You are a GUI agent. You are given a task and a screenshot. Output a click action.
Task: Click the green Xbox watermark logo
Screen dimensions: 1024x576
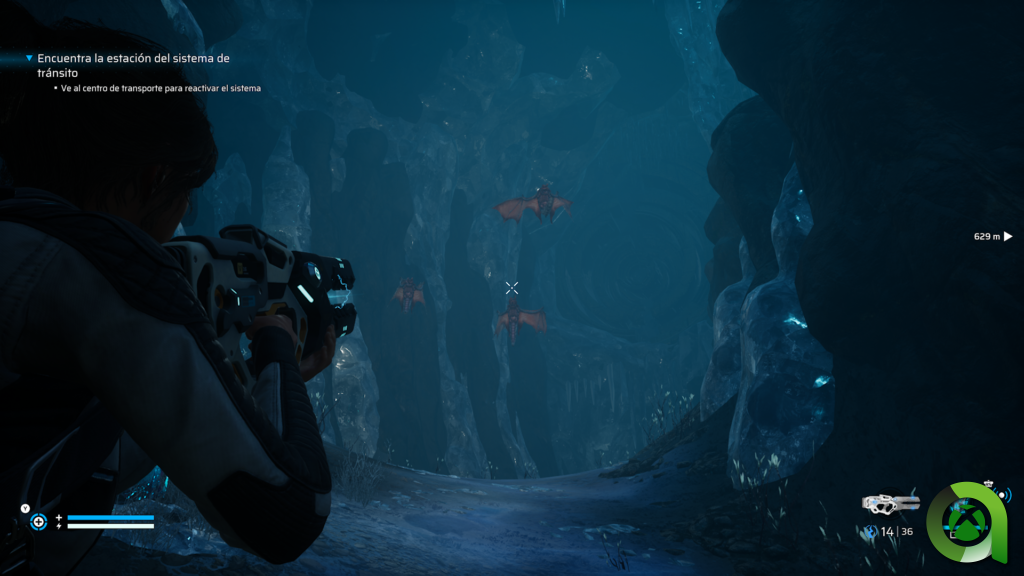(x=966, y=520)
